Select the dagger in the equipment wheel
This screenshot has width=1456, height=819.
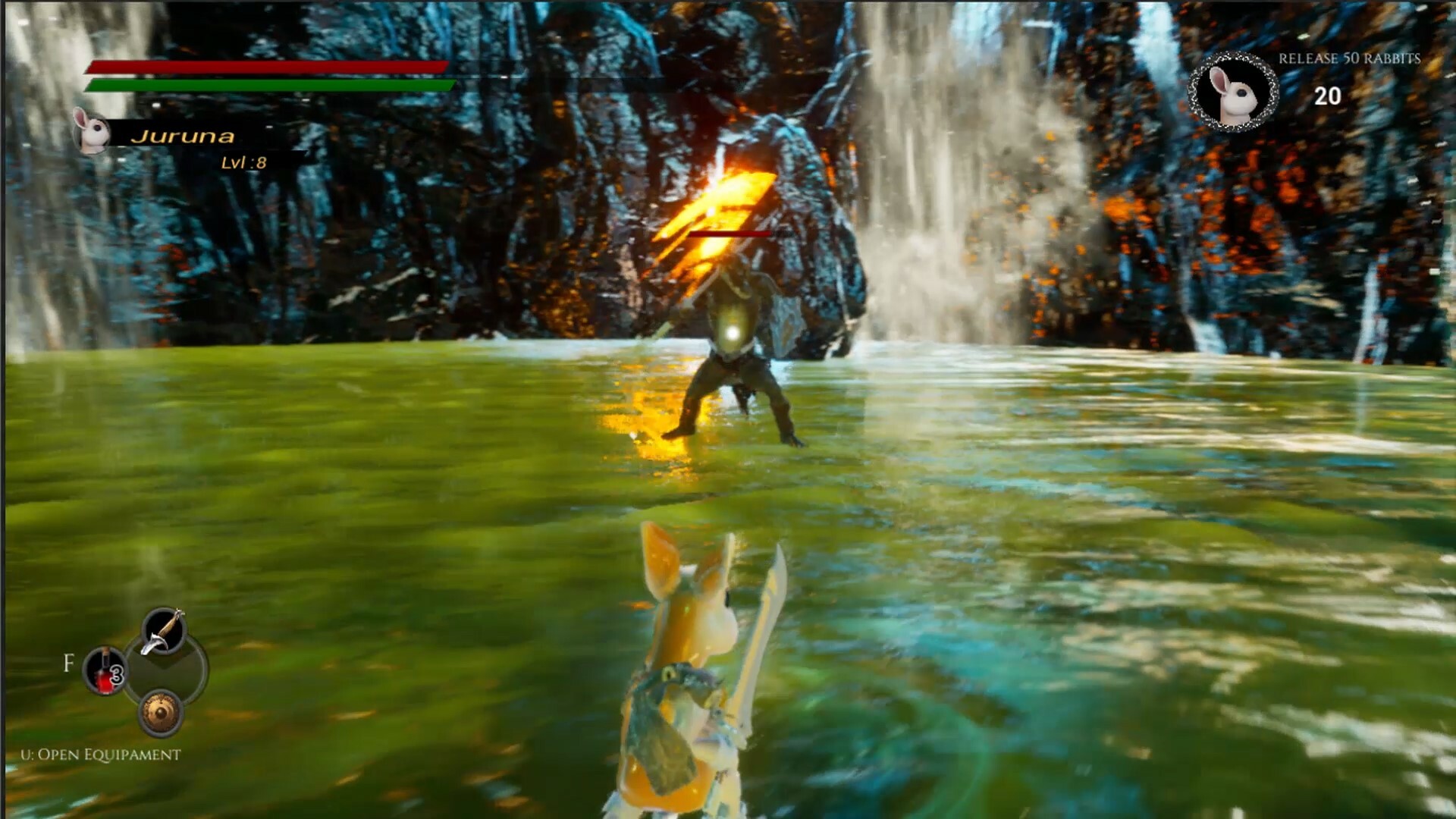pyautogui.click(x=162, y=631)
